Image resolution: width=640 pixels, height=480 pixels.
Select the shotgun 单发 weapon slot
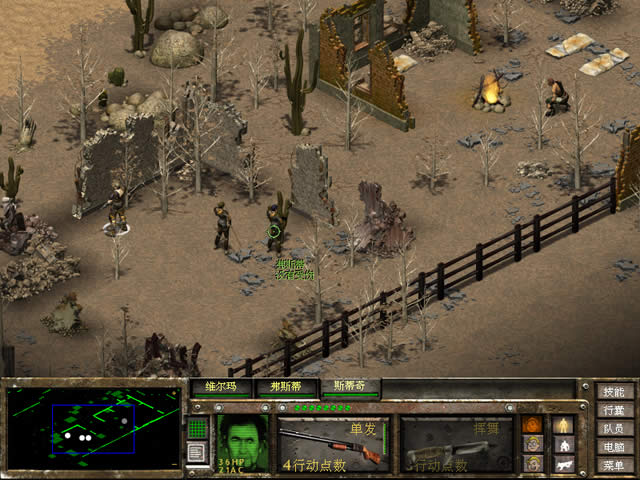(x=333, y=444)
